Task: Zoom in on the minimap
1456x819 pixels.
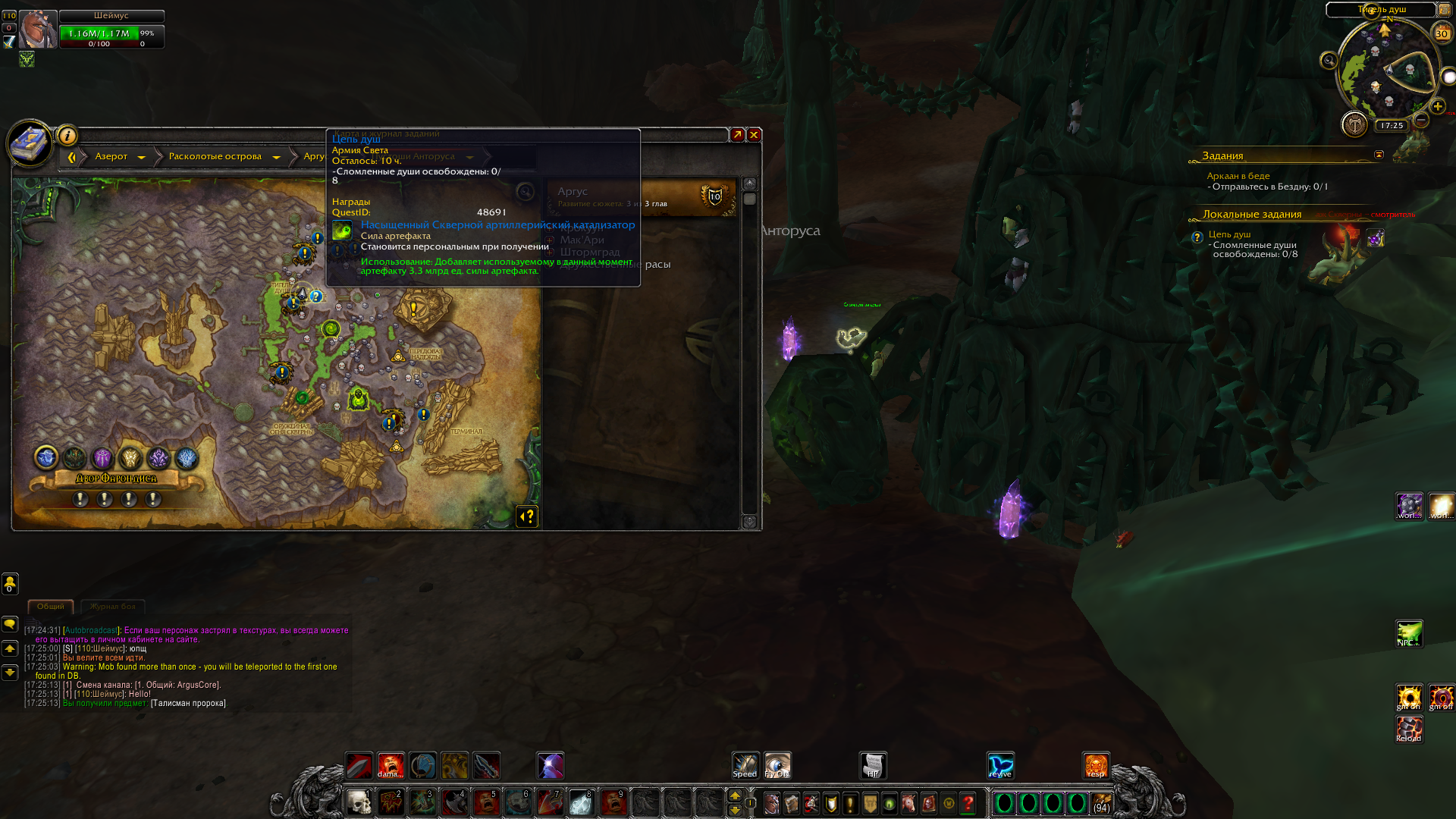Action: click(1437, 106)
